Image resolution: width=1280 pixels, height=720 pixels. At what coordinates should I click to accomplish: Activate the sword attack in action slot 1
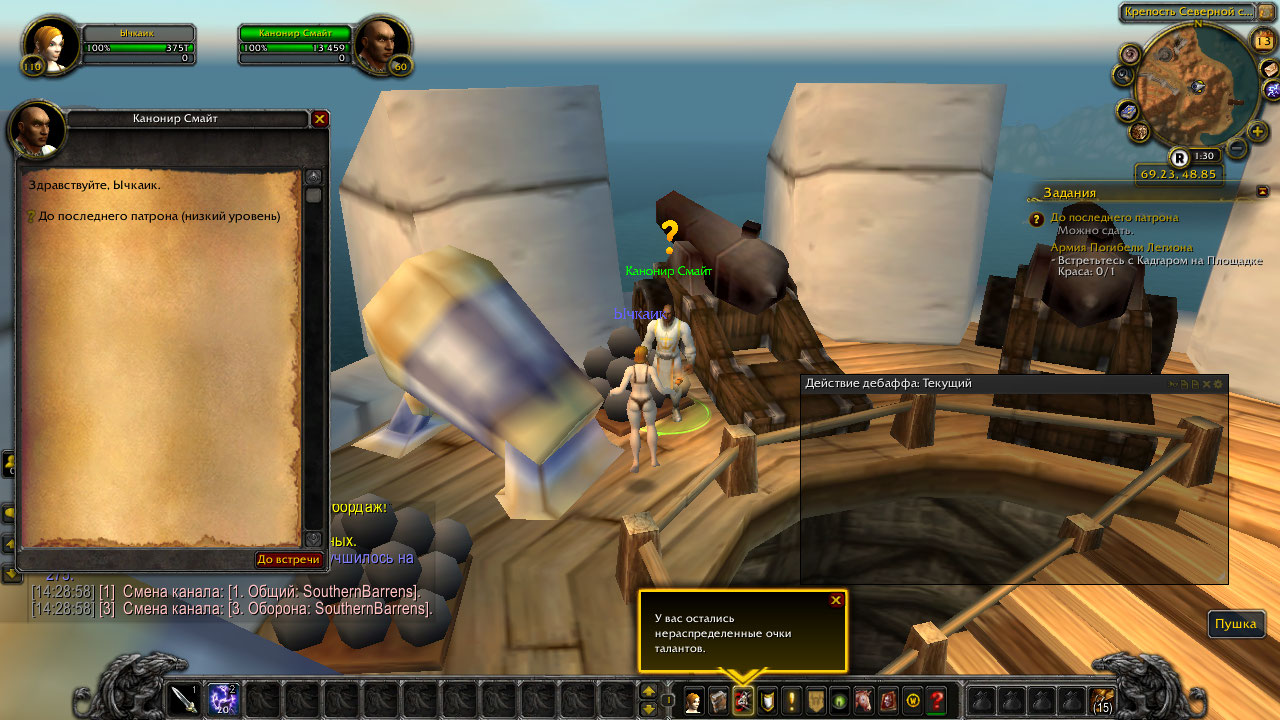point(184,698)
